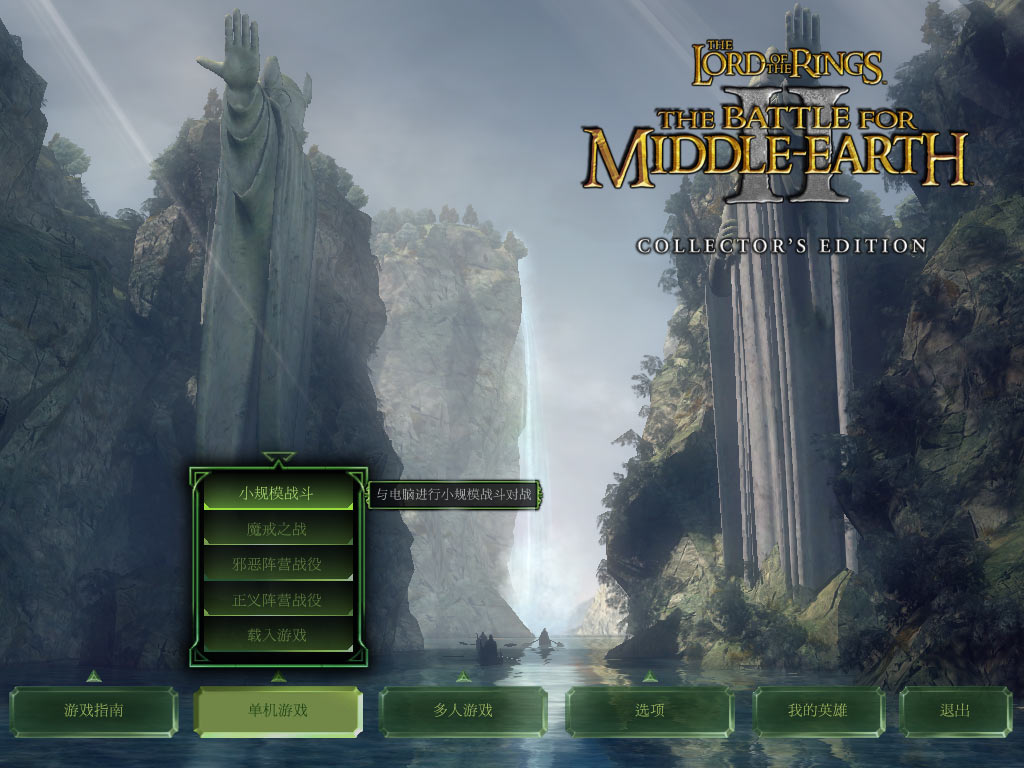
Task: Select 小规模战斗 skirmish mode
Action: point(277,493)
